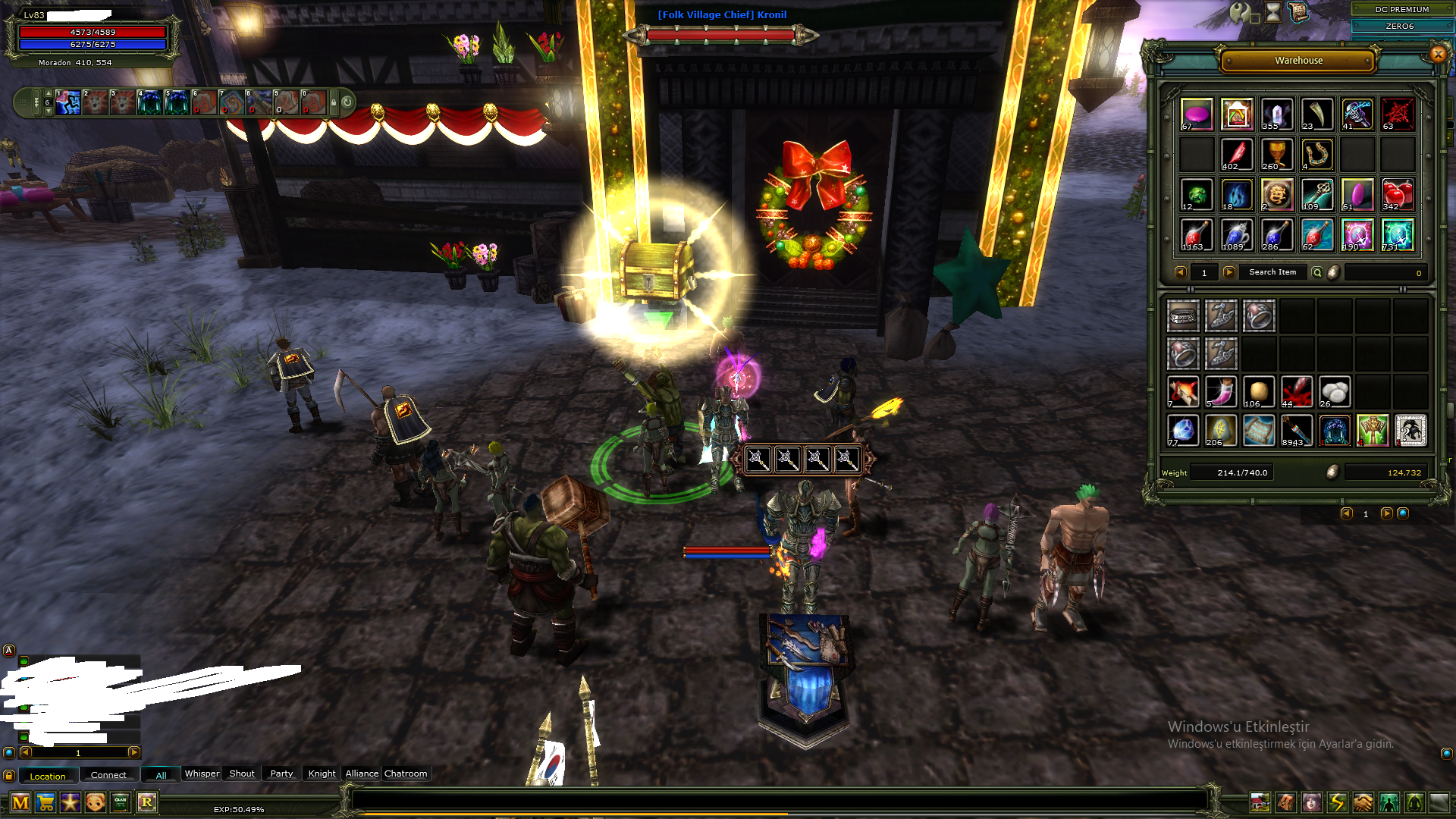This screenshot has width=1456, height=819.
Task: Select the red apples stack of 342
Action: coord(1397,195)
